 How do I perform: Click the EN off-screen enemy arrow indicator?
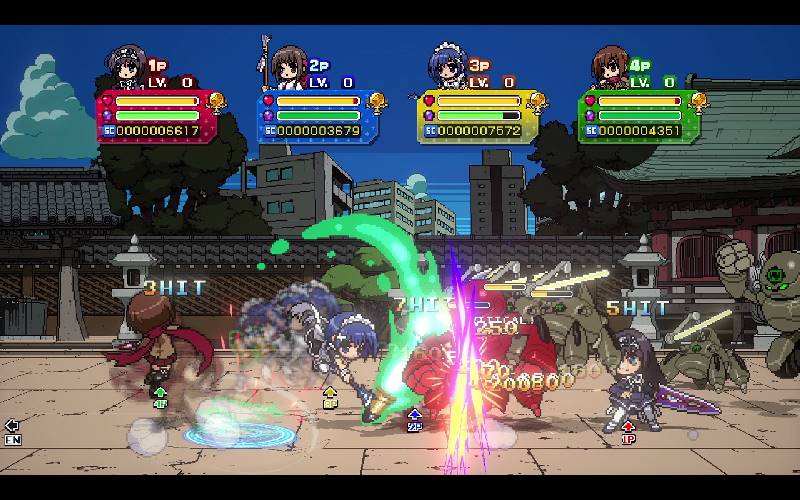tap(13, 430)
